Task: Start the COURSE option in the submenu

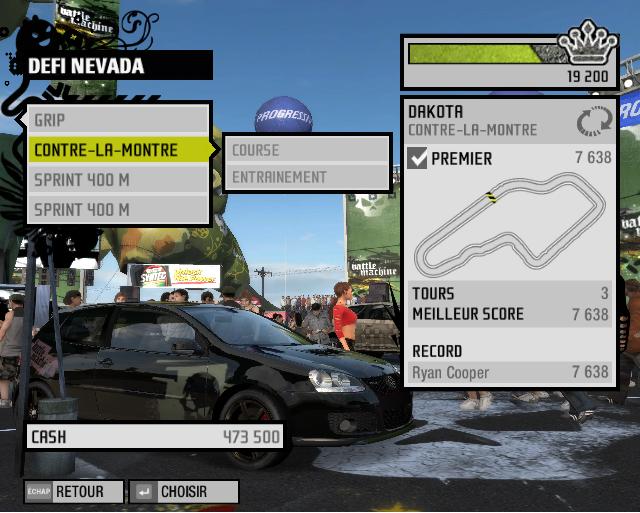Action: coord(305,150)
